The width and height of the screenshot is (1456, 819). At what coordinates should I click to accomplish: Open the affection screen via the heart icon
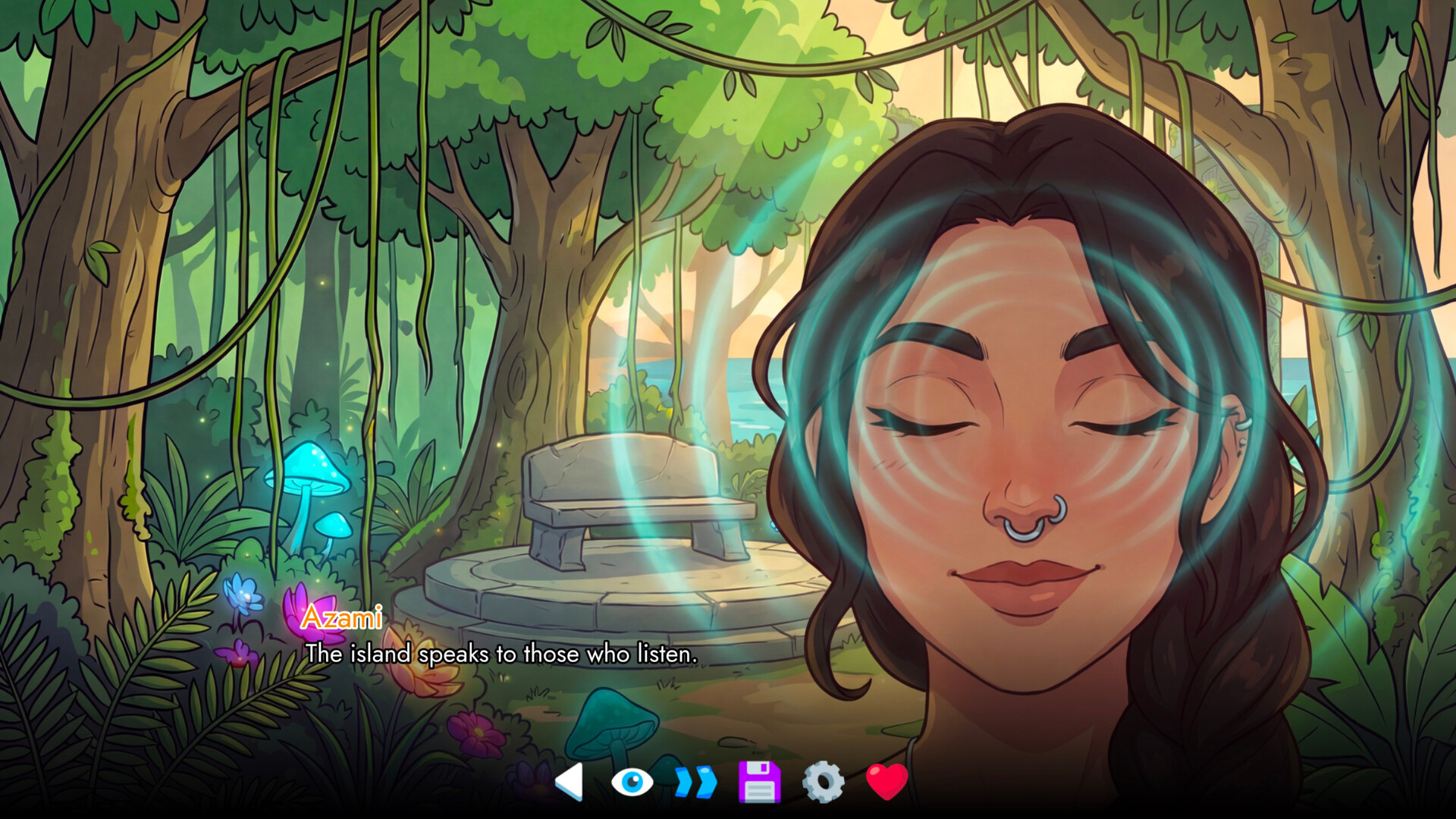tap(886, 781)
